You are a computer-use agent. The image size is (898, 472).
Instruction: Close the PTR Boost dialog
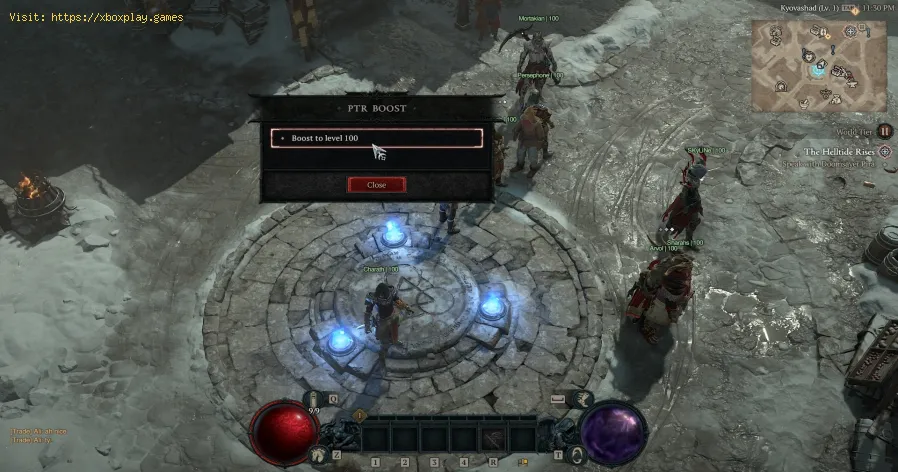coord(376,185)
